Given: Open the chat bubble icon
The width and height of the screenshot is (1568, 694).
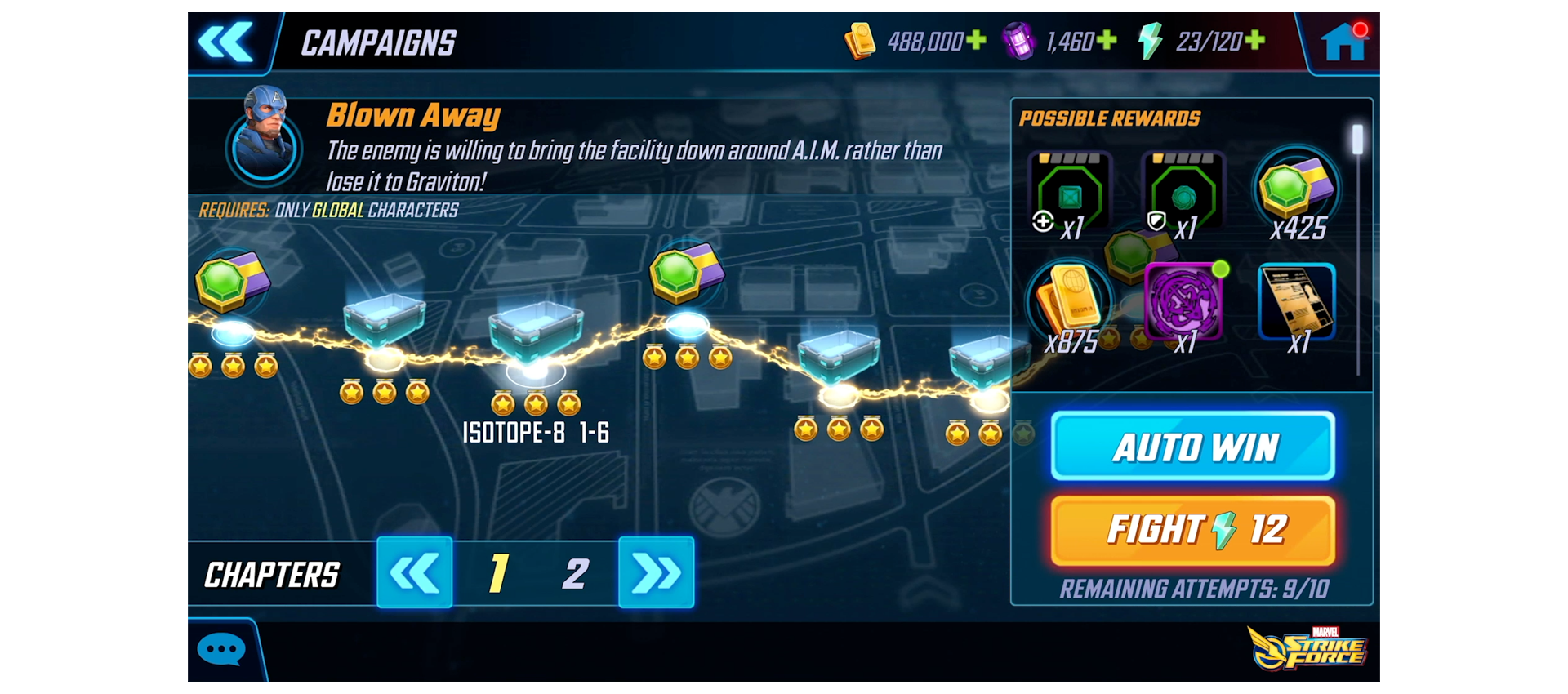Looking at the screenshot, I should pos(220,647).
